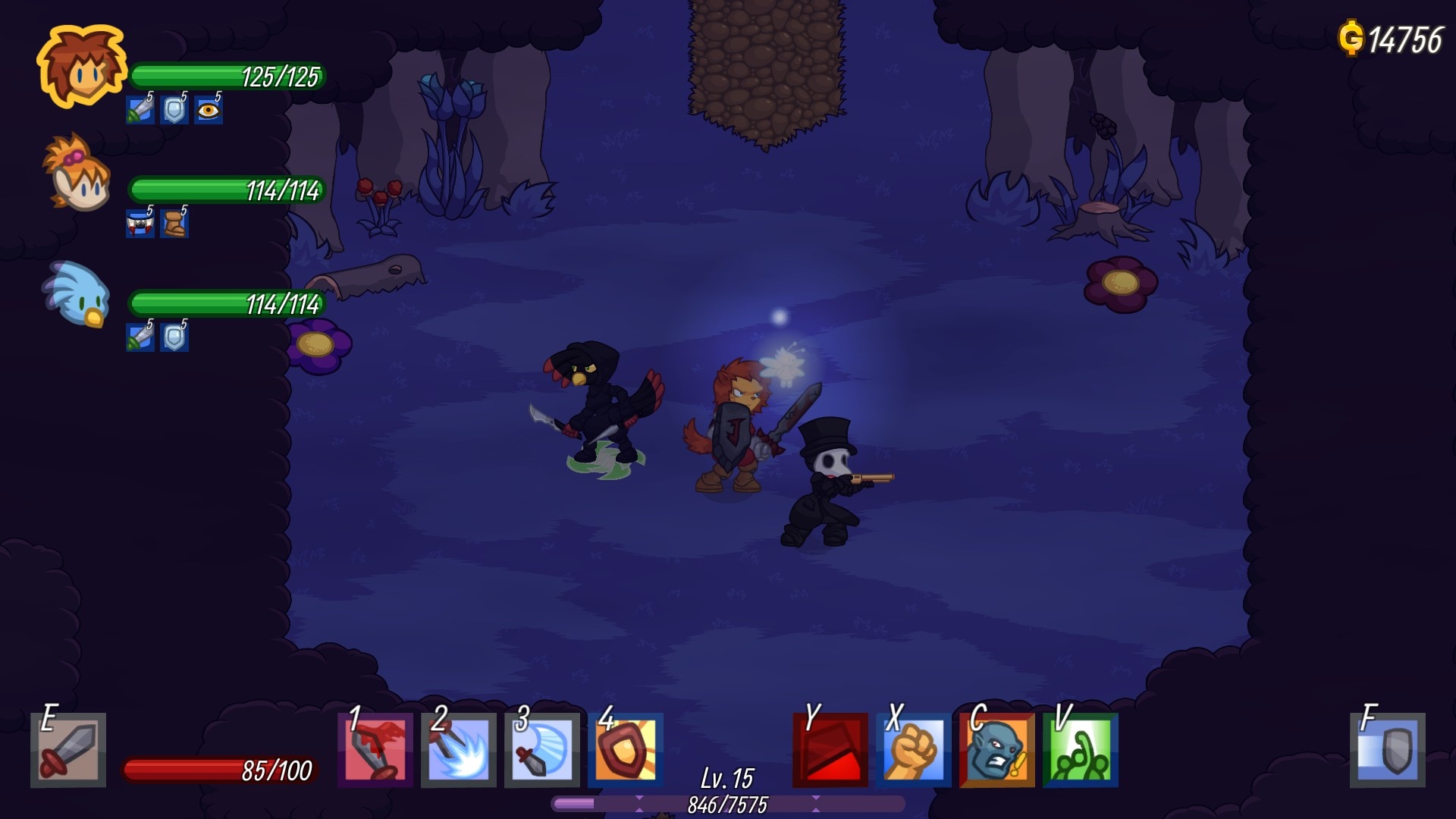Pick the blue bird party portrait

tap(78, 294)
